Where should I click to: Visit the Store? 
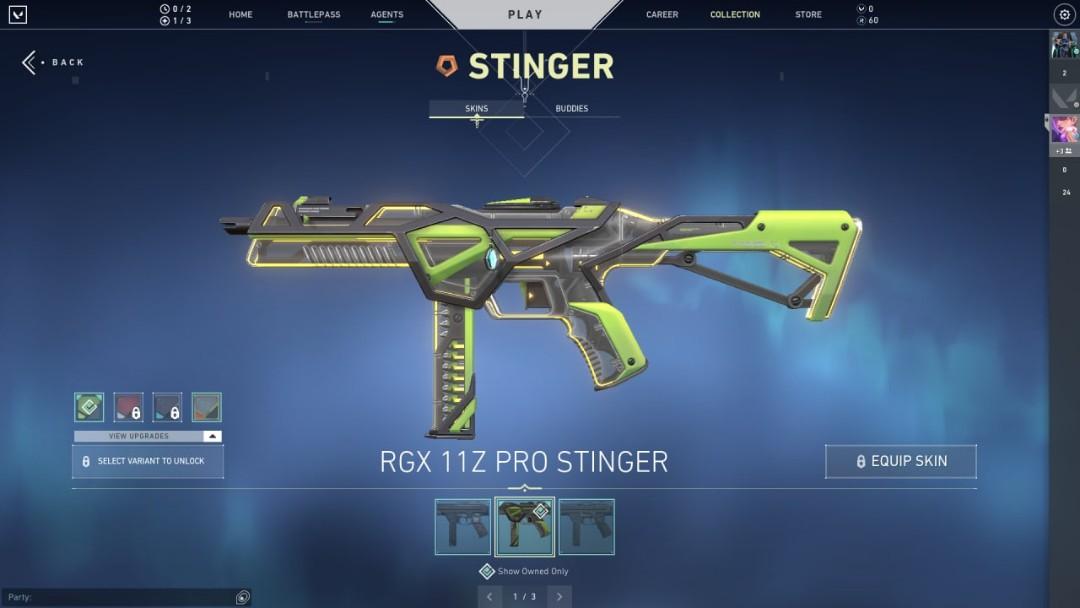808,15
